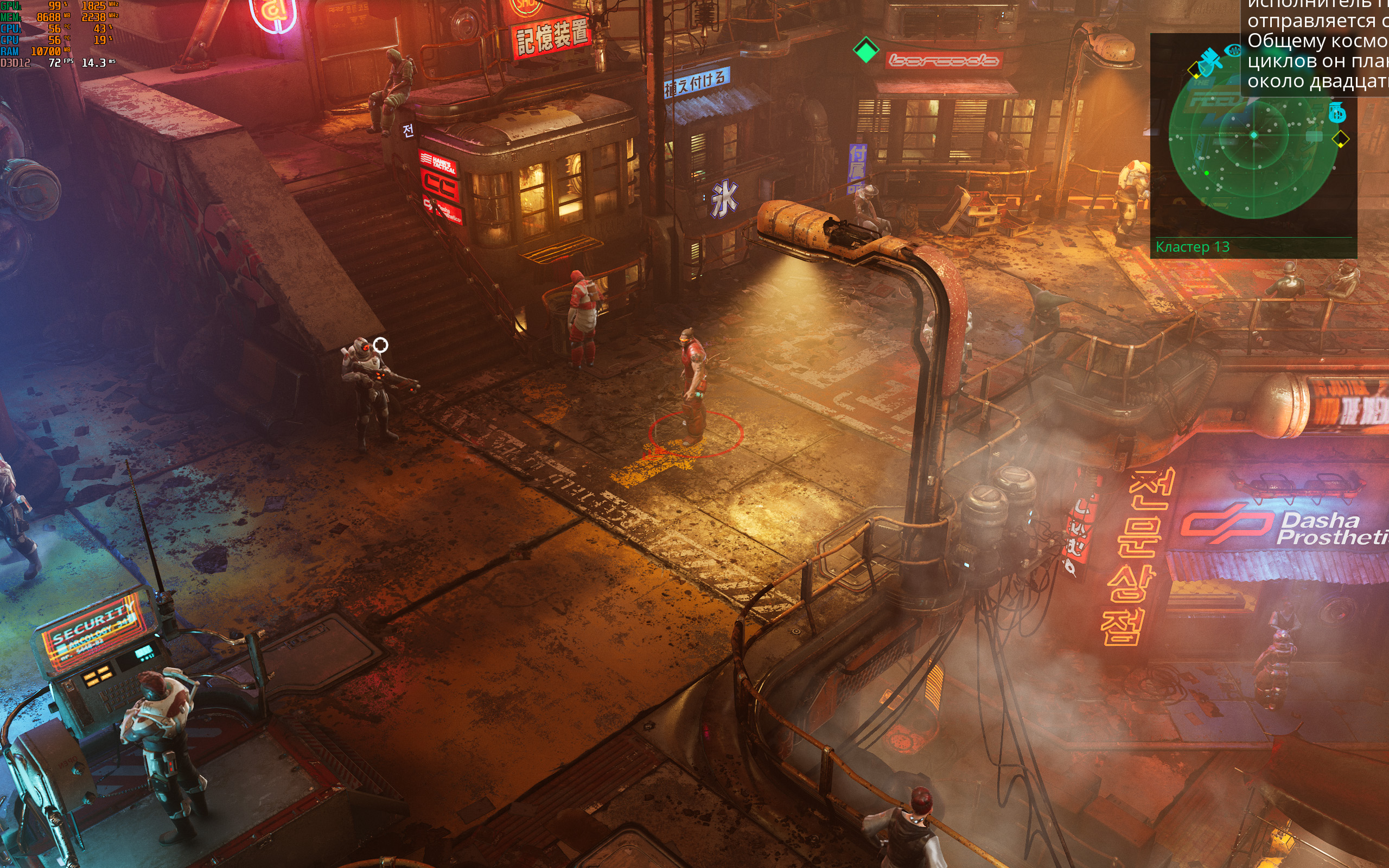Click the yellow diamond marker below the mug
The height and width of the screenshot is (868, 1389).
click(1340, 139)
